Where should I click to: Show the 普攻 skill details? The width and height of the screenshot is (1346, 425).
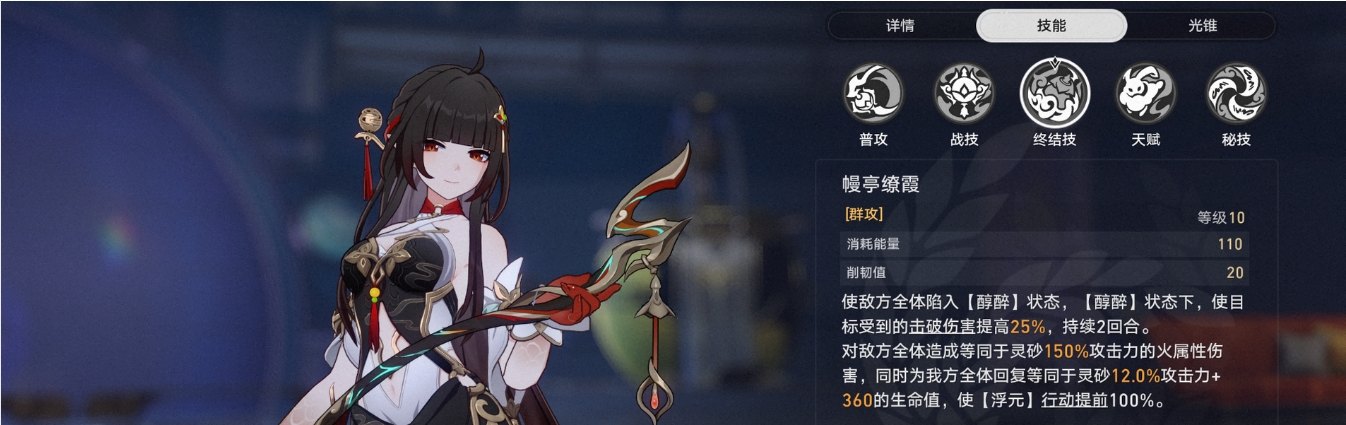[x=874, y=94]
